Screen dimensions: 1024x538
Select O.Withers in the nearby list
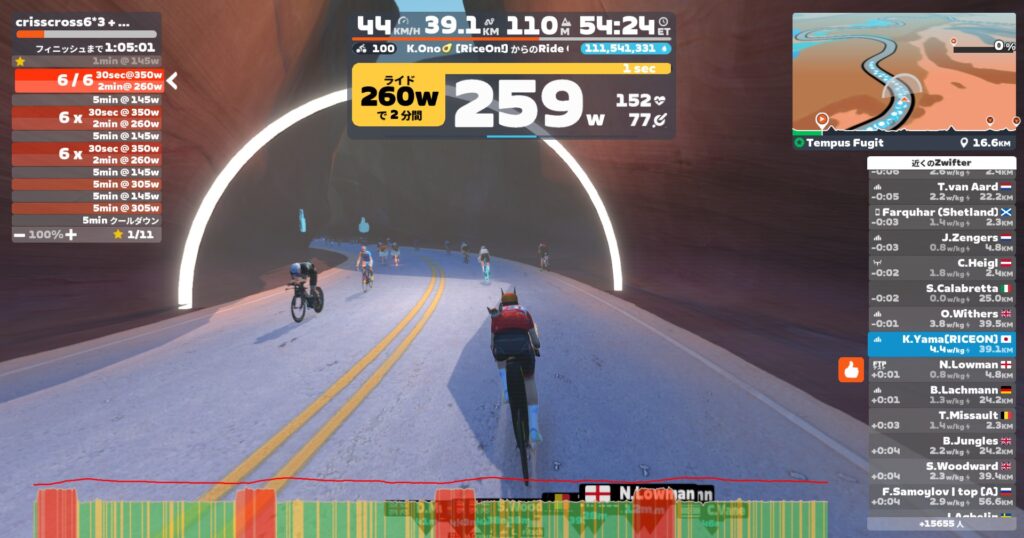pos(941,317)
